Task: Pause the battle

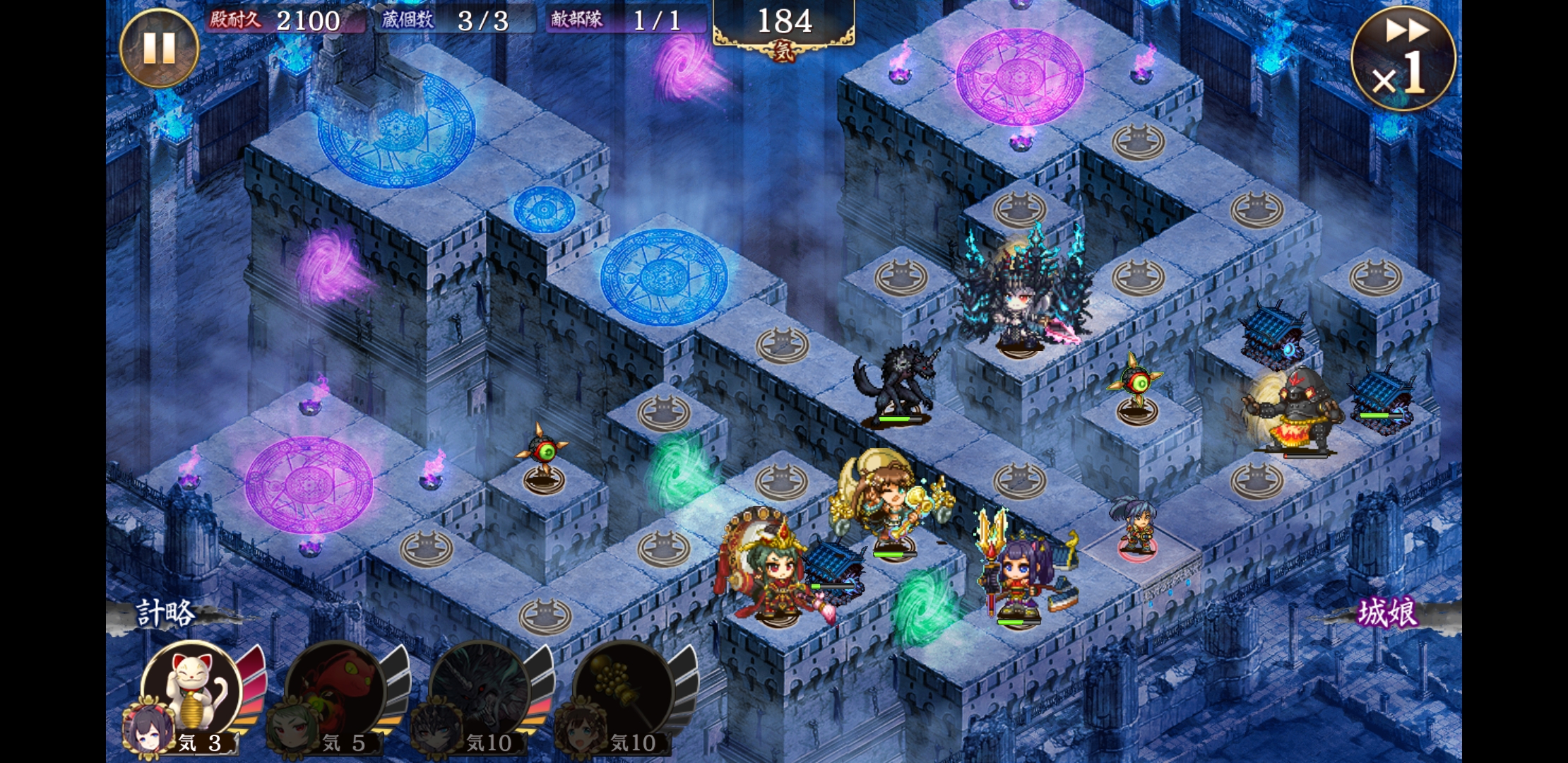Action: (159, 47)
